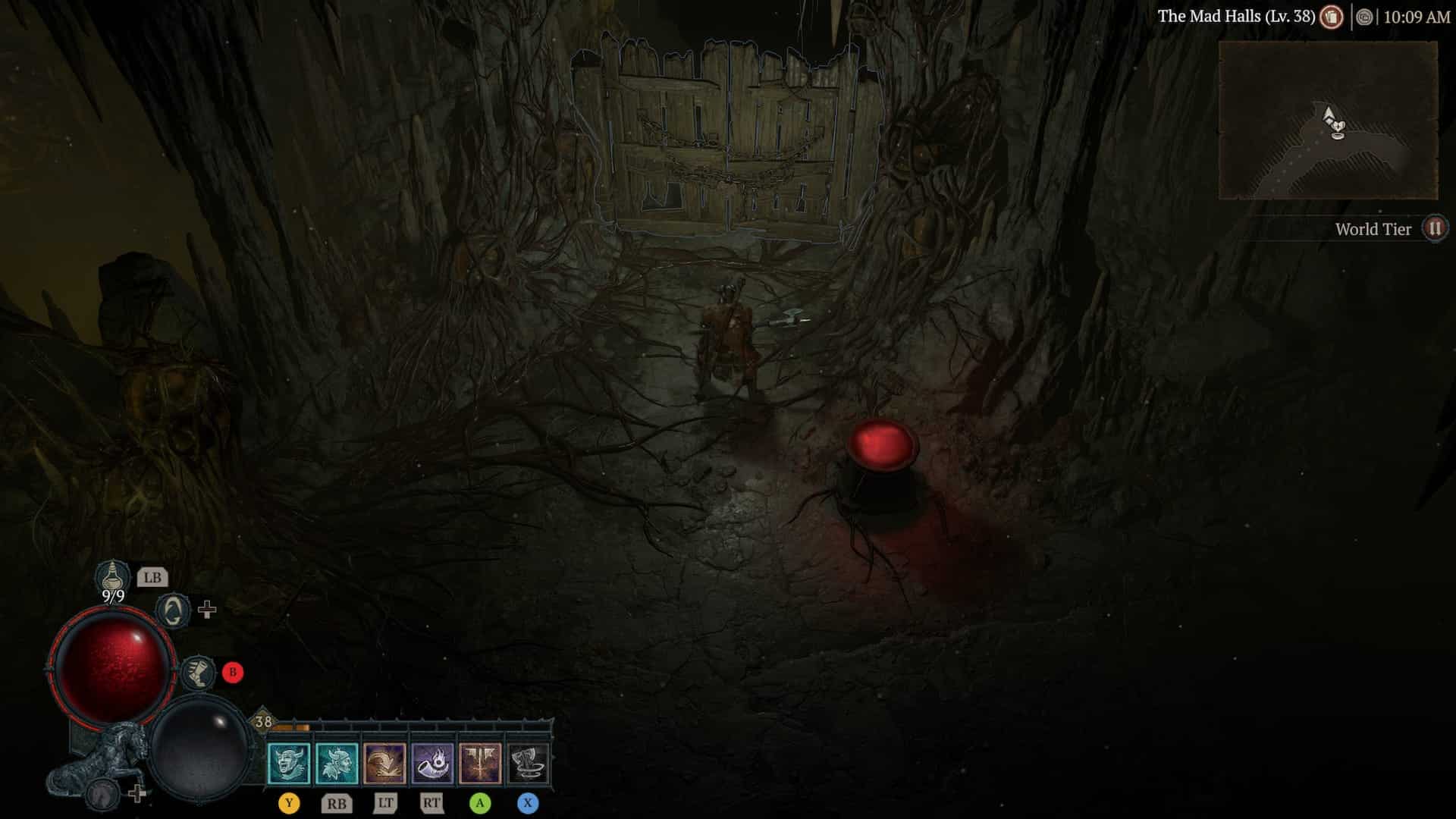Viewport: 1456px width, 819px height.
Task: Click the red dungeon icon beside Mad Halls
Action: pyautogui.click(x=1331, y=17)
